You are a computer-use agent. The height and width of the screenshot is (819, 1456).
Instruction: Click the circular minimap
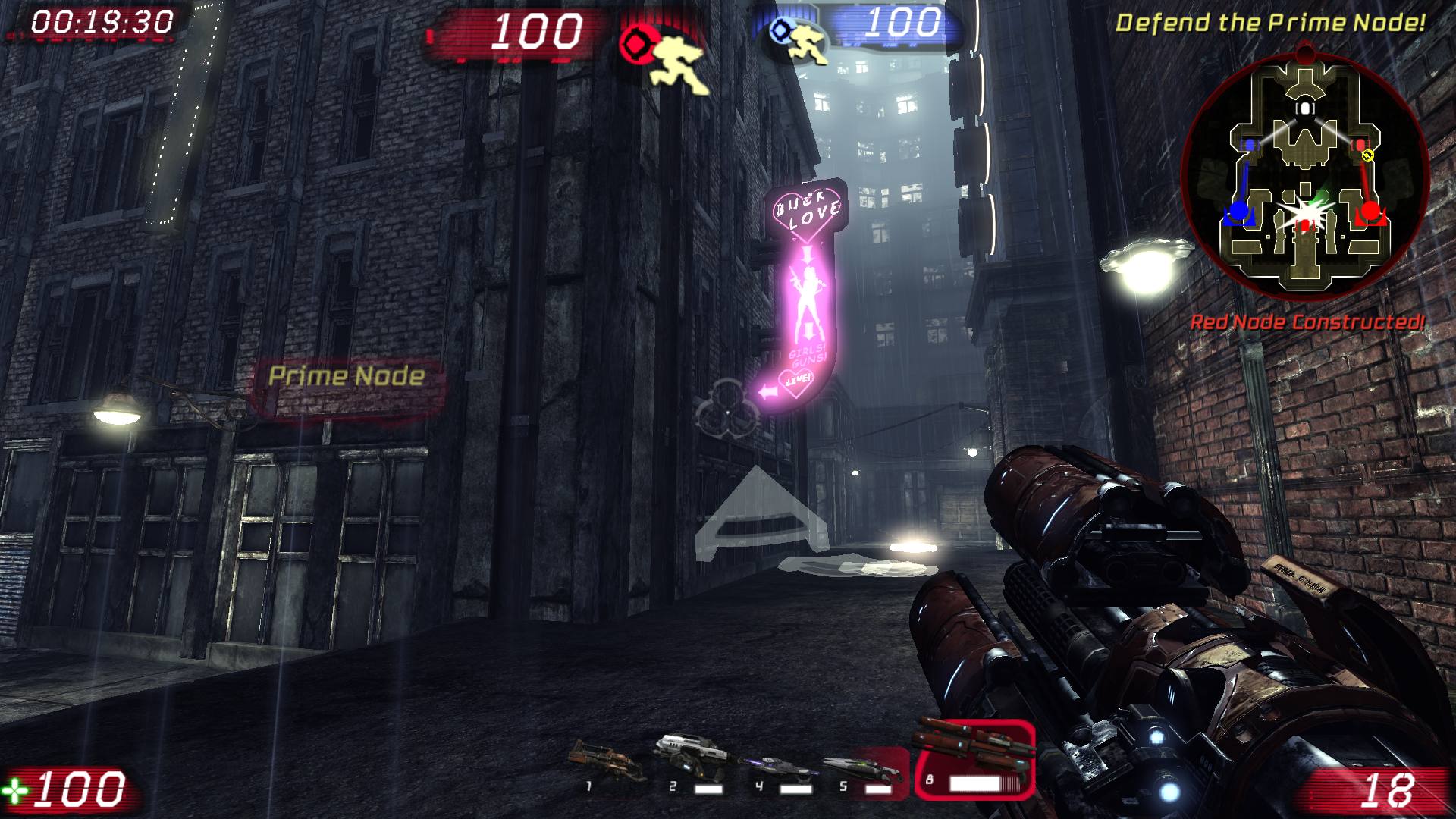click(x=1304, y=174)
